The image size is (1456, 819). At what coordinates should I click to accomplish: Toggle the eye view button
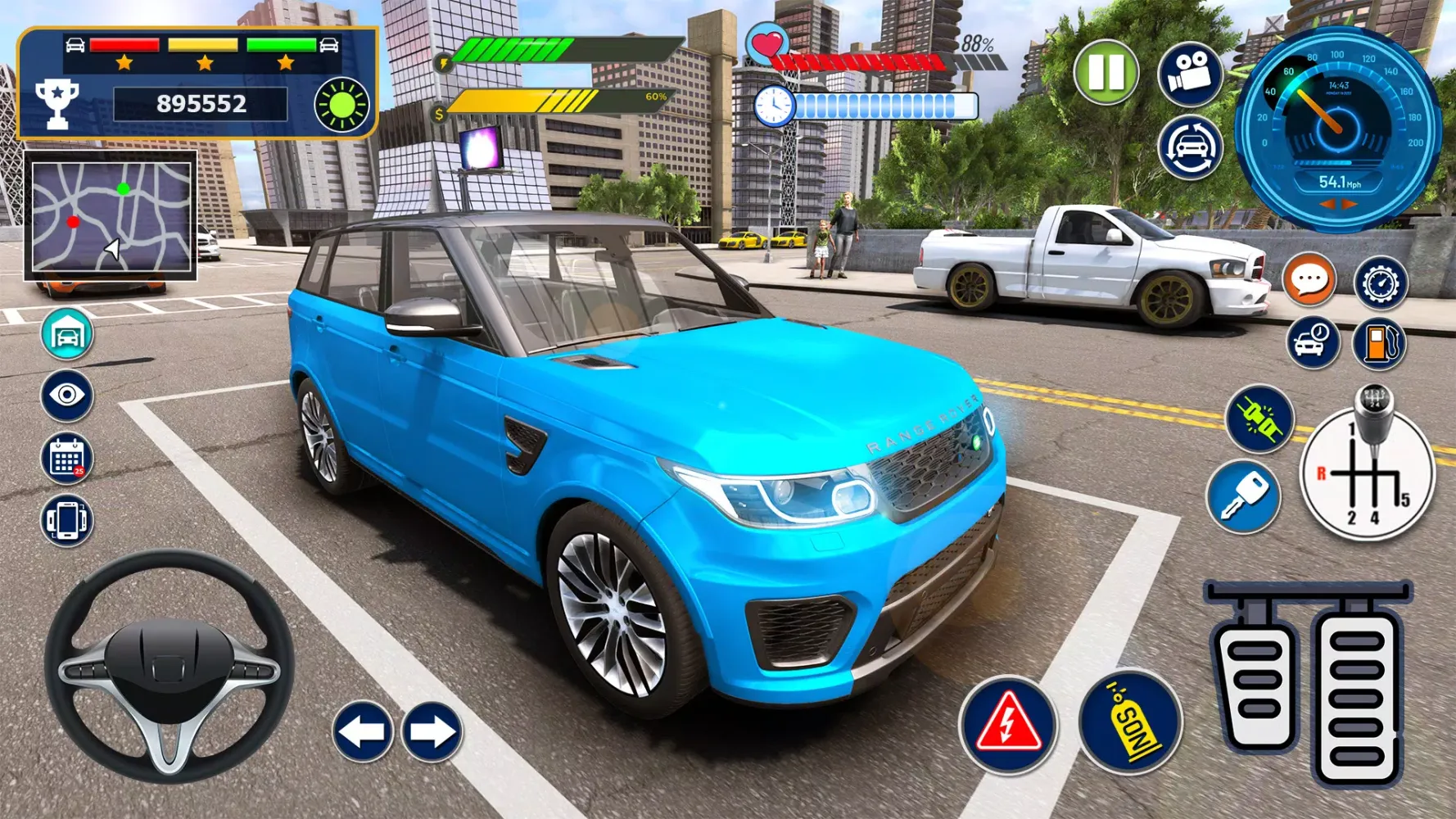click(67, 396)
